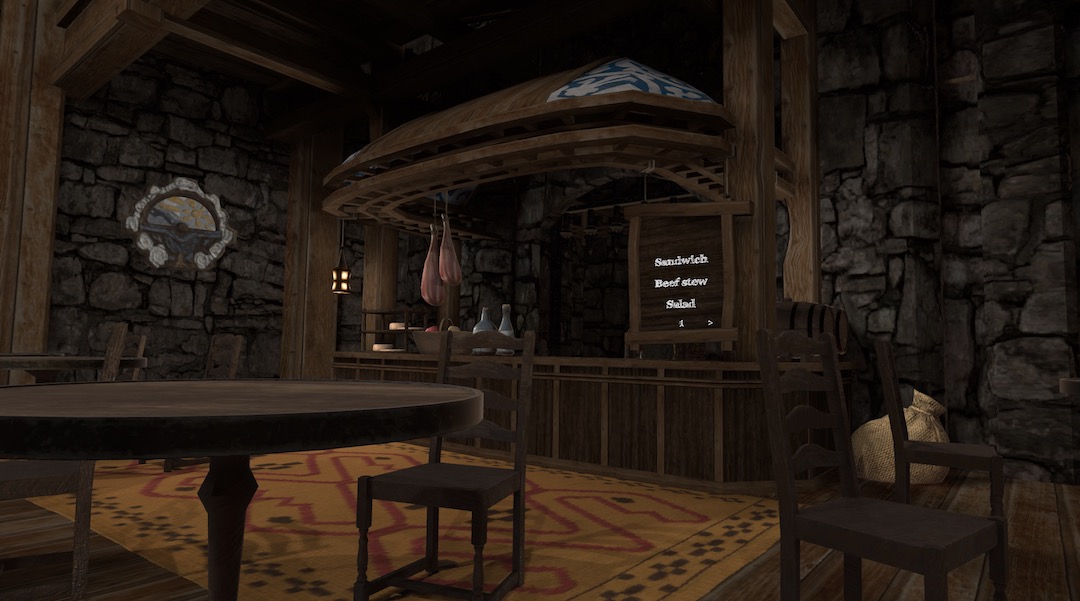Image resolution: width=1080 pixels, height=601 pixels.
Task: Order the Sandwich from the menu board
Action: click(x=680, y=261)
